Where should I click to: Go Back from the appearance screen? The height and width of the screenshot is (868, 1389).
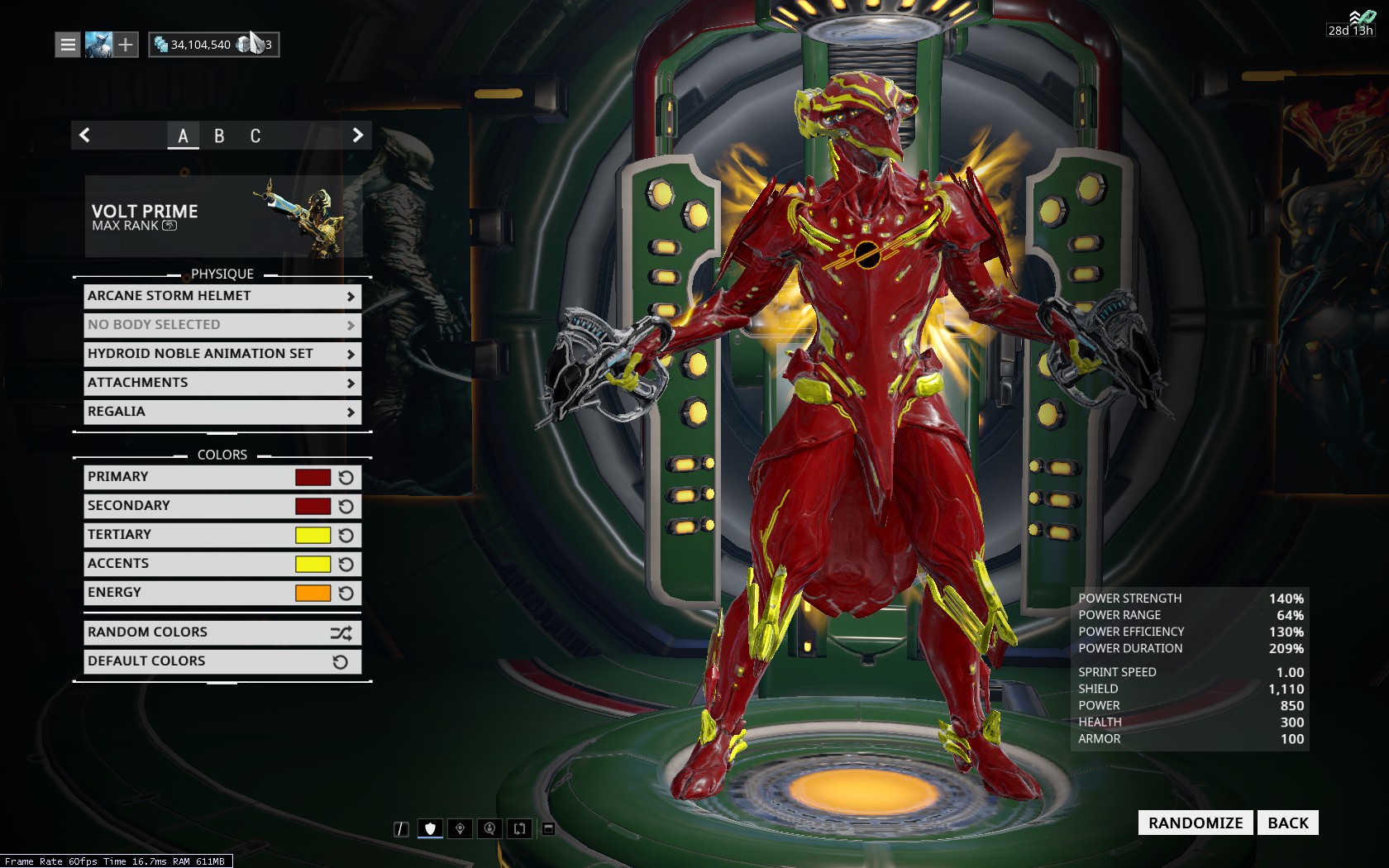[1287, 823]
